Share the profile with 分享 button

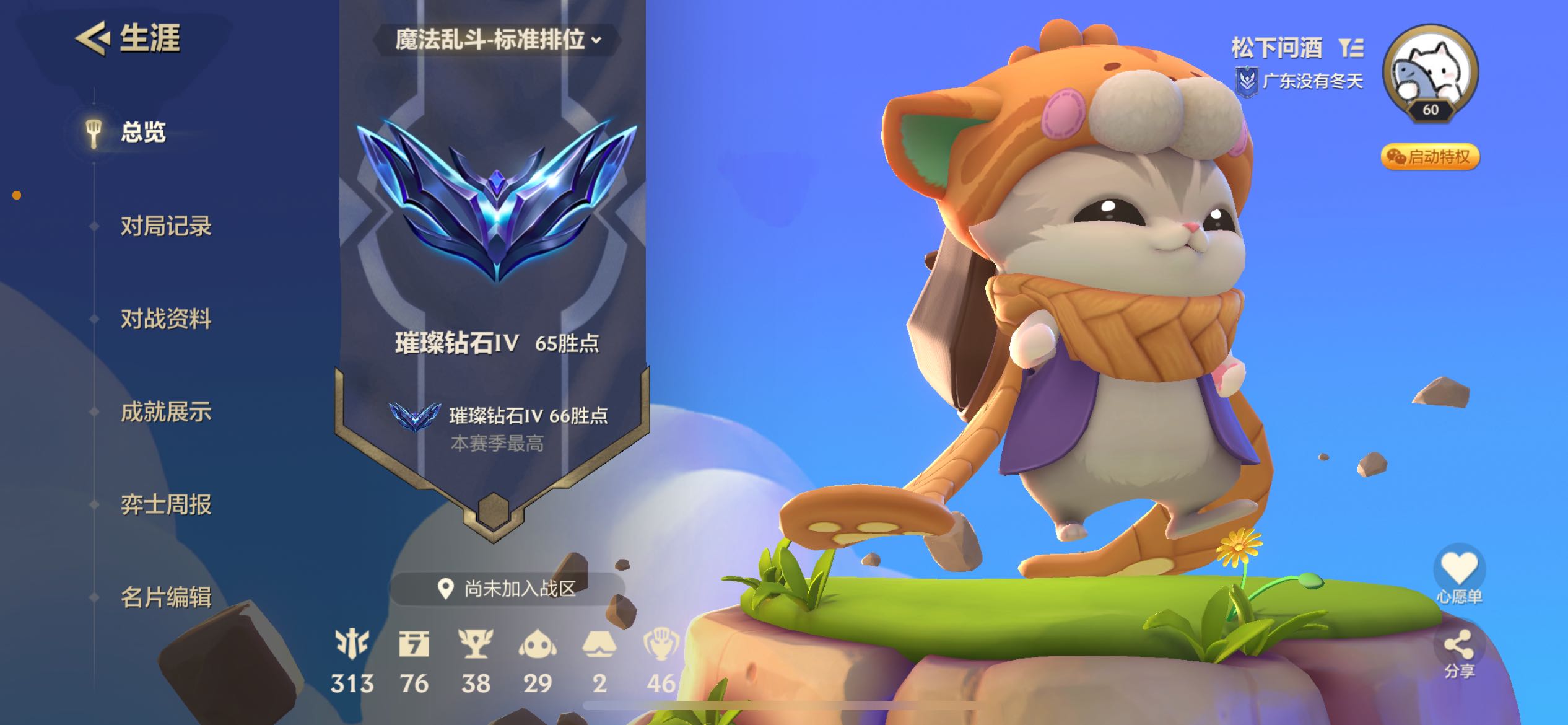[x=1459, y=648]
